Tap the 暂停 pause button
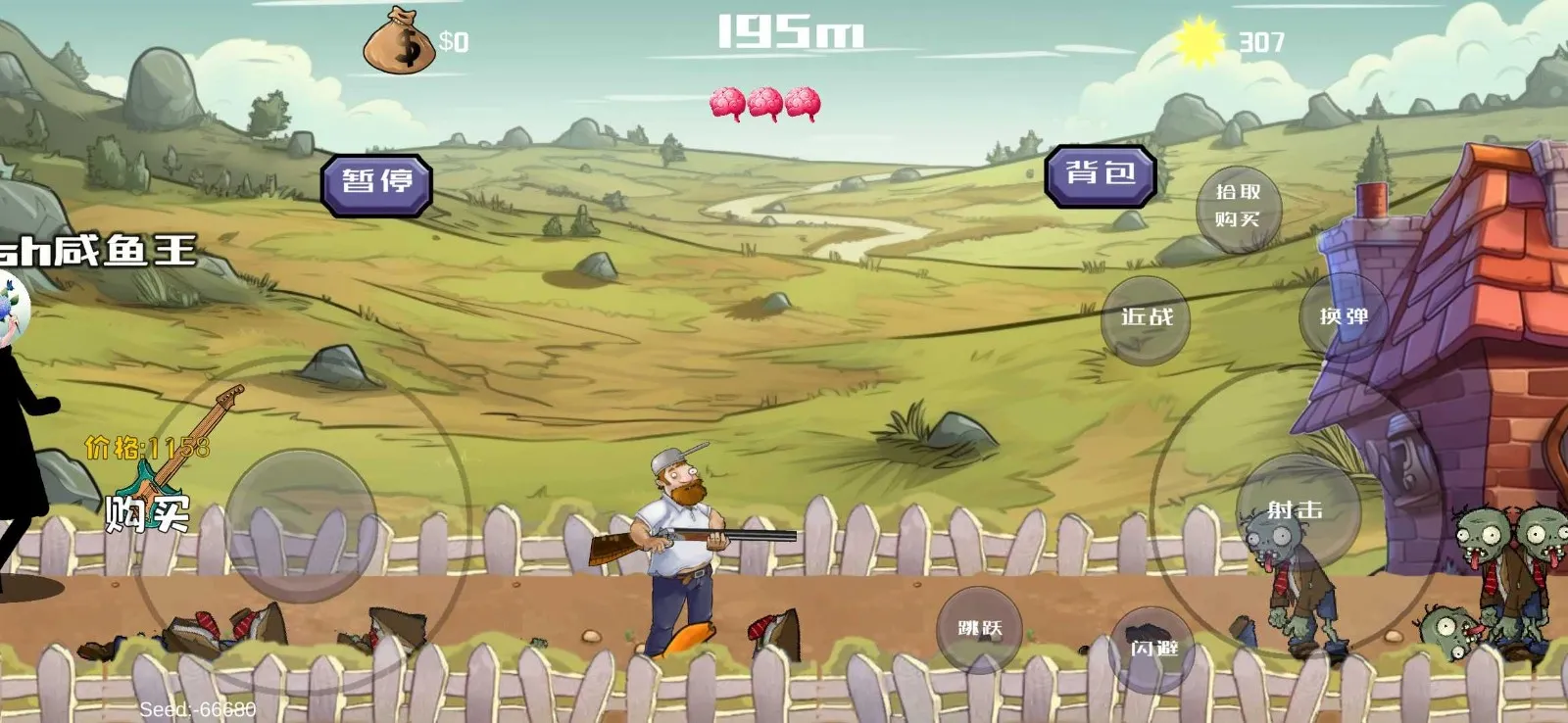Screen dimensions: 1568x723 coord(376,183)
